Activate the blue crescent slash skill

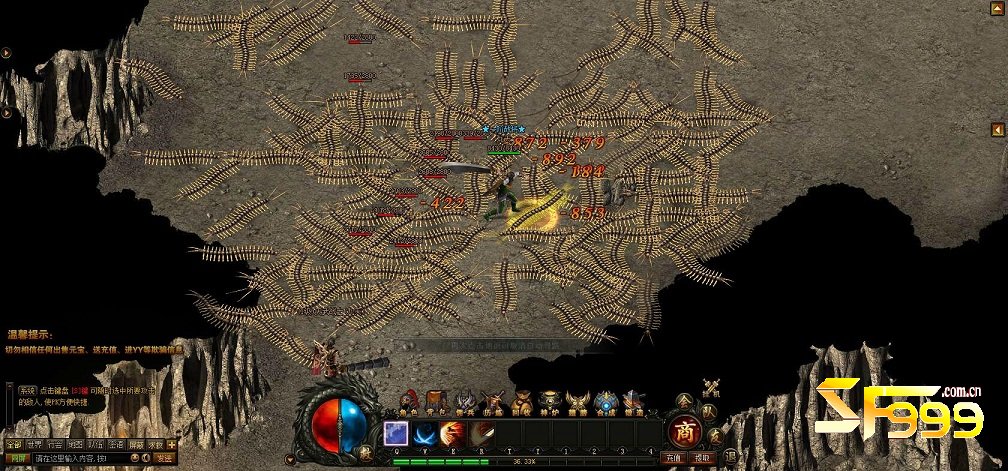pyautogui.click(x=424, y=433)
